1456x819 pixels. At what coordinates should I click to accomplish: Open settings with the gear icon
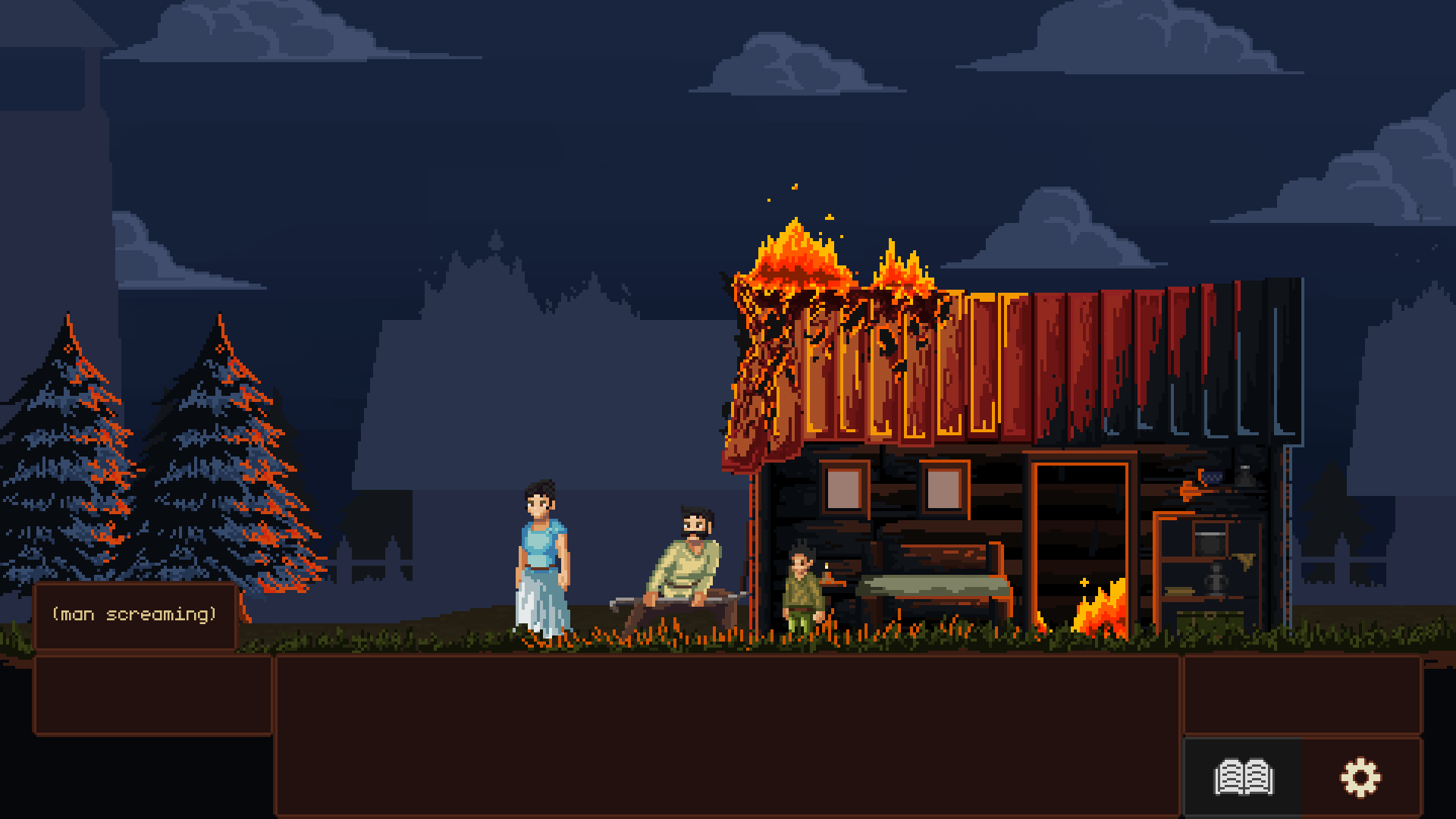(x=1361, y=777)
